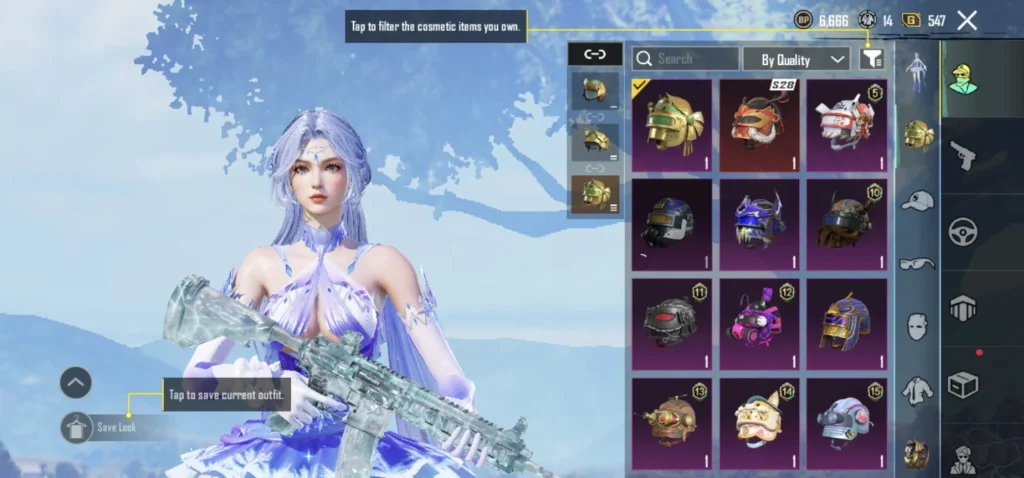1024x478 pixels.
Task: Toggle the link helmet levels button
Action: point(594,54)
